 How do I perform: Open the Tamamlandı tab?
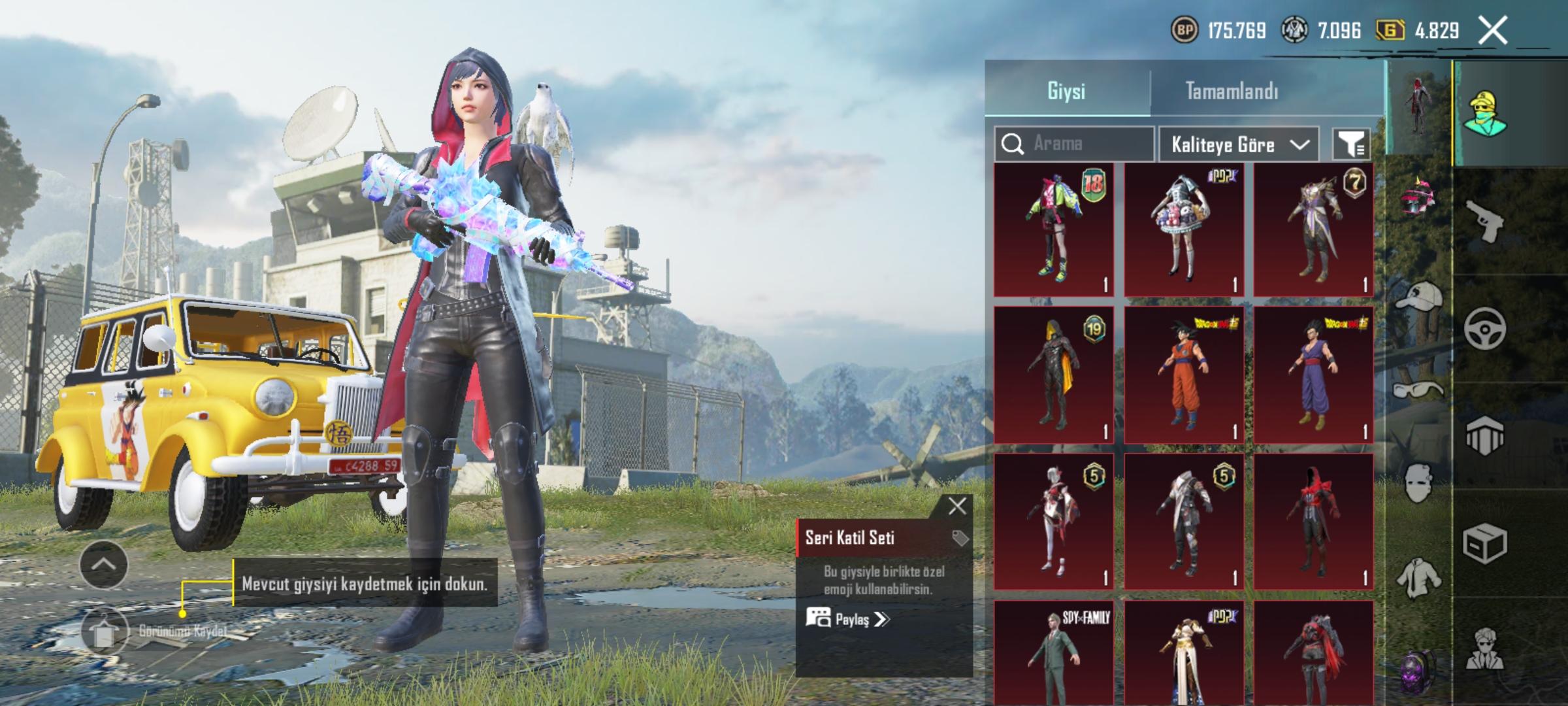[1232, 91]
